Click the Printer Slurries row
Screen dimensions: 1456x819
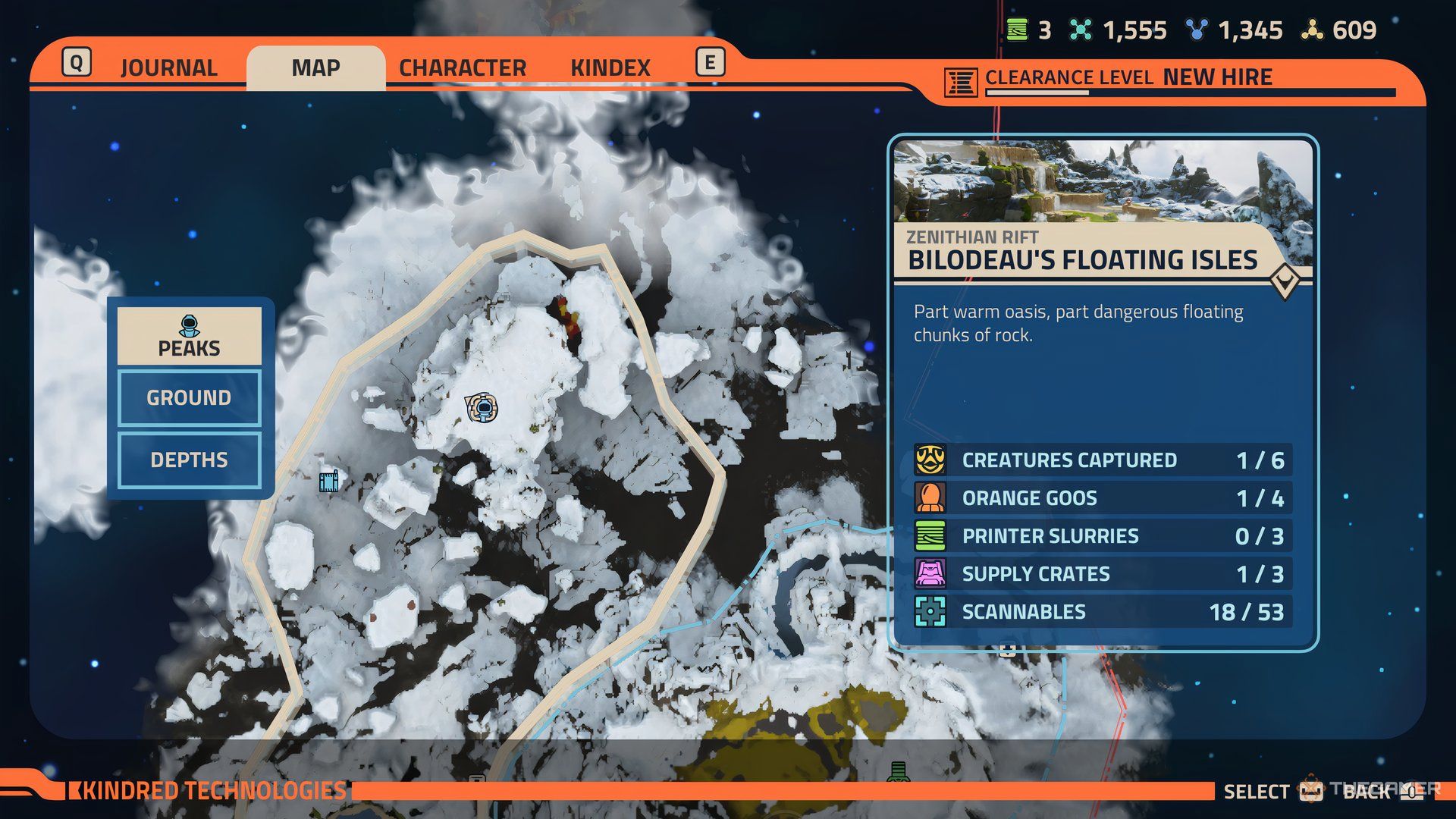tap(1103, 536)
